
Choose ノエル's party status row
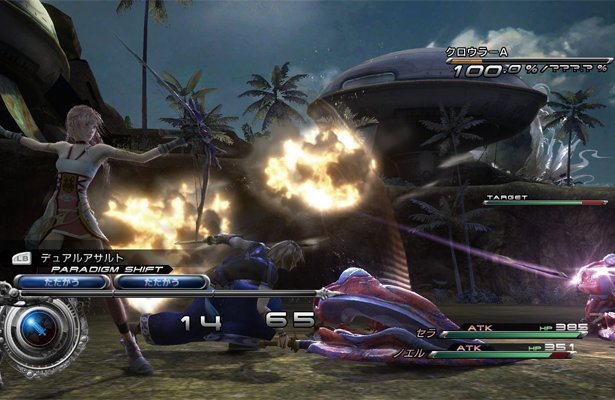click(x=508, y=350)
